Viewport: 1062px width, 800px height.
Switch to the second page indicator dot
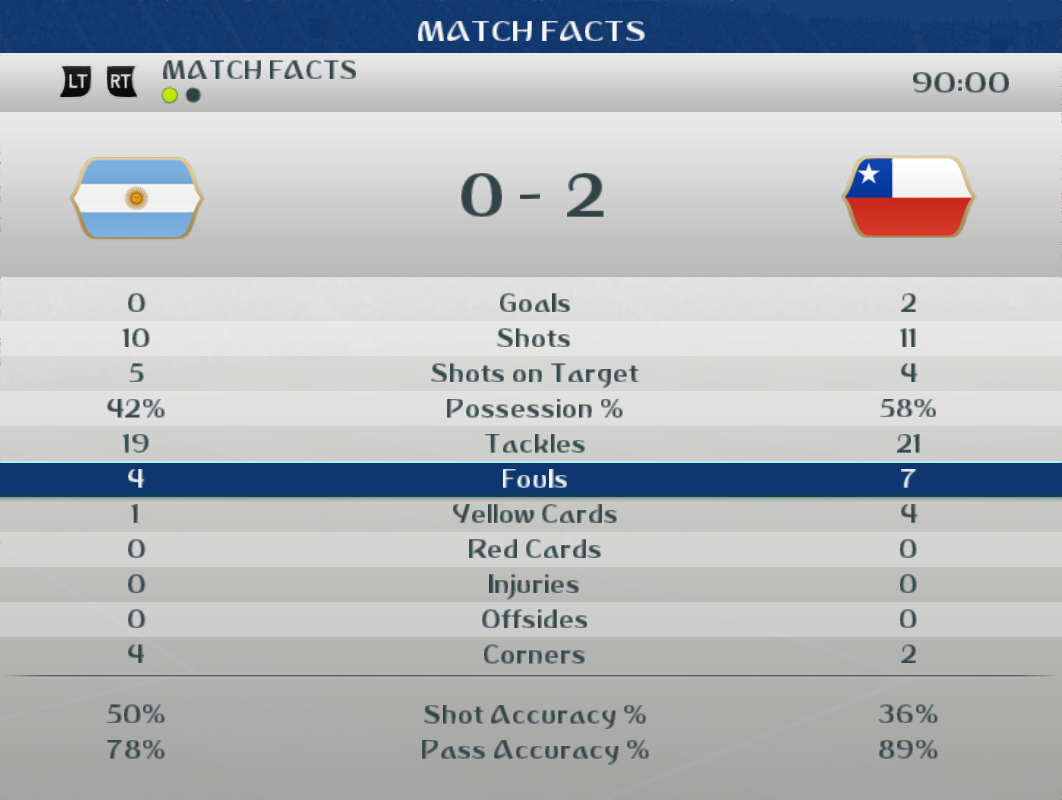(193, 95)
